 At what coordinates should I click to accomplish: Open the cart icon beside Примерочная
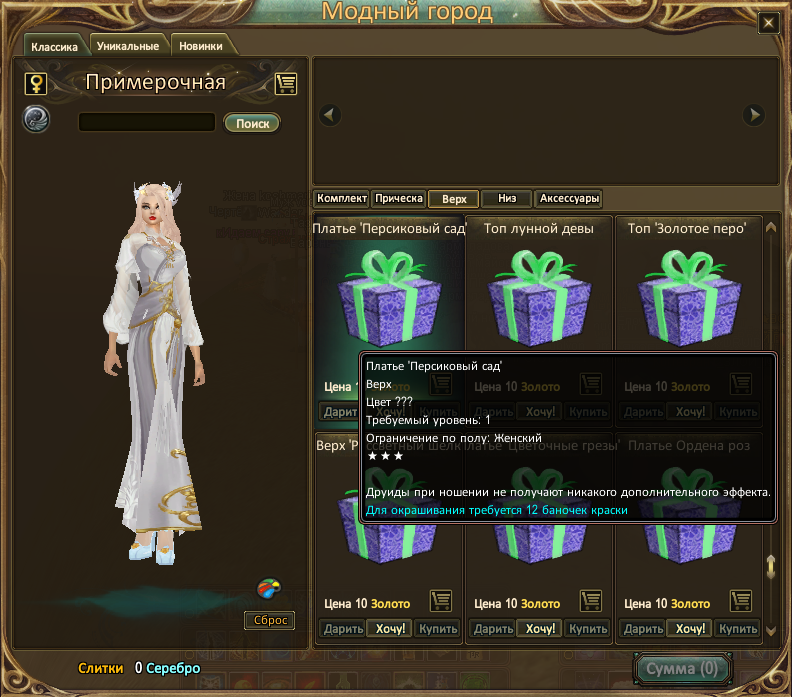click(286, 84)
